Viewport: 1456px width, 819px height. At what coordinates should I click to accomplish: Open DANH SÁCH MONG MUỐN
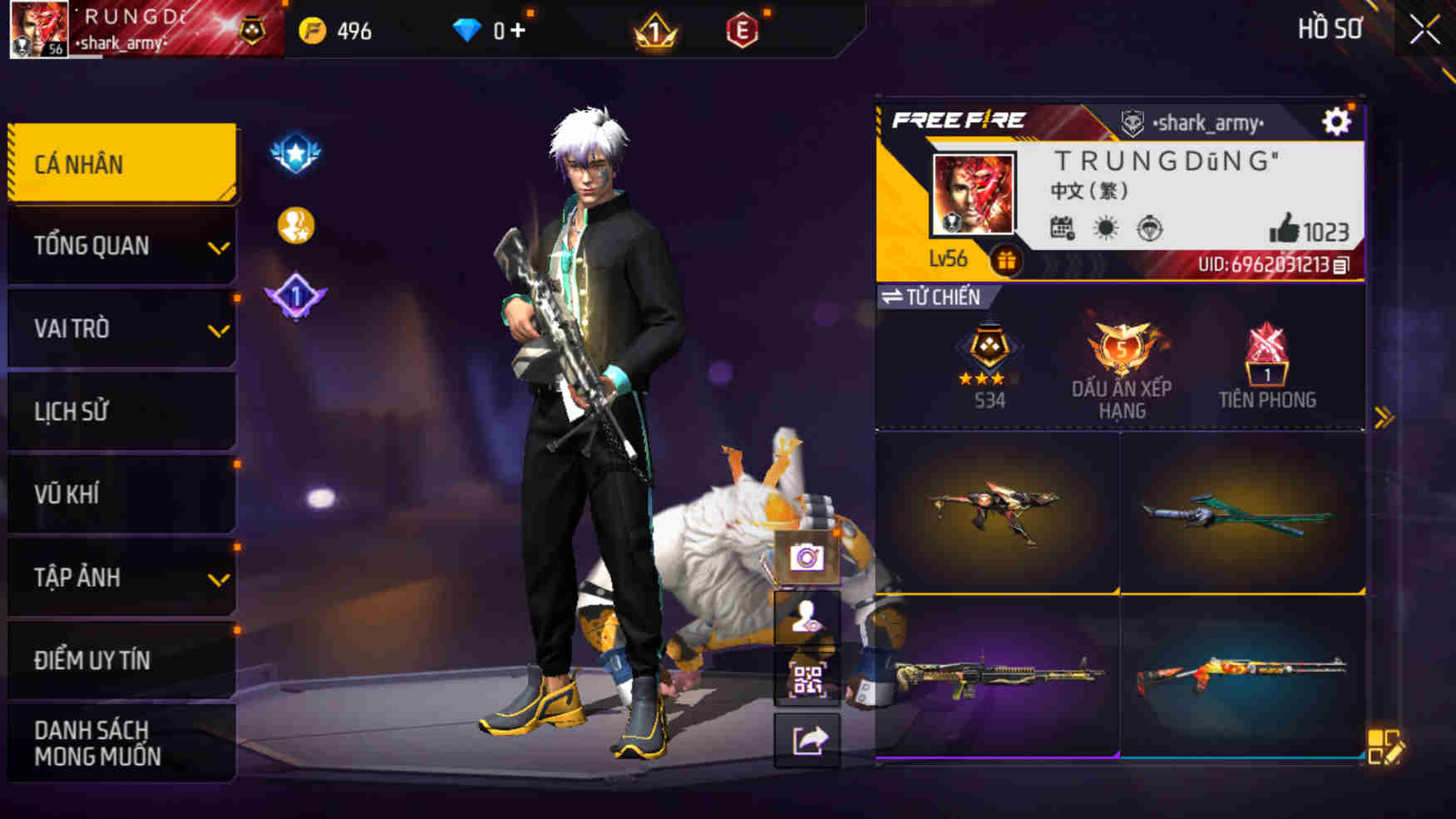pos(121,746)
